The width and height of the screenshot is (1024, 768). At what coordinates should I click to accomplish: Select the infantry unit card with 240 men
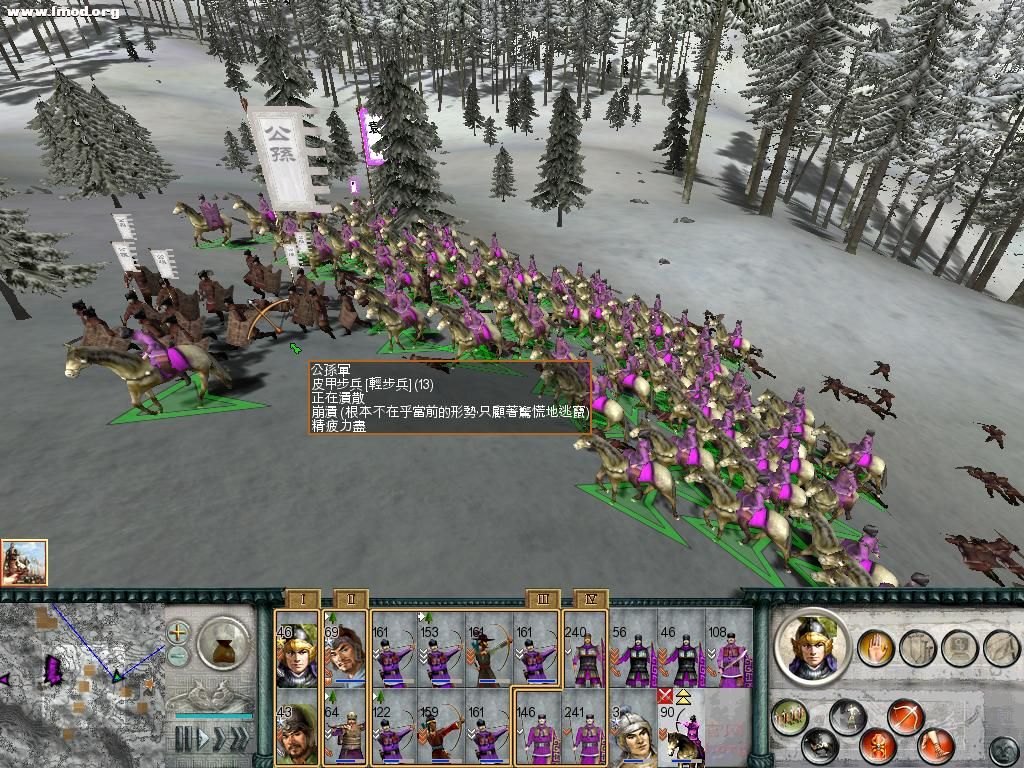click(585, 650)
